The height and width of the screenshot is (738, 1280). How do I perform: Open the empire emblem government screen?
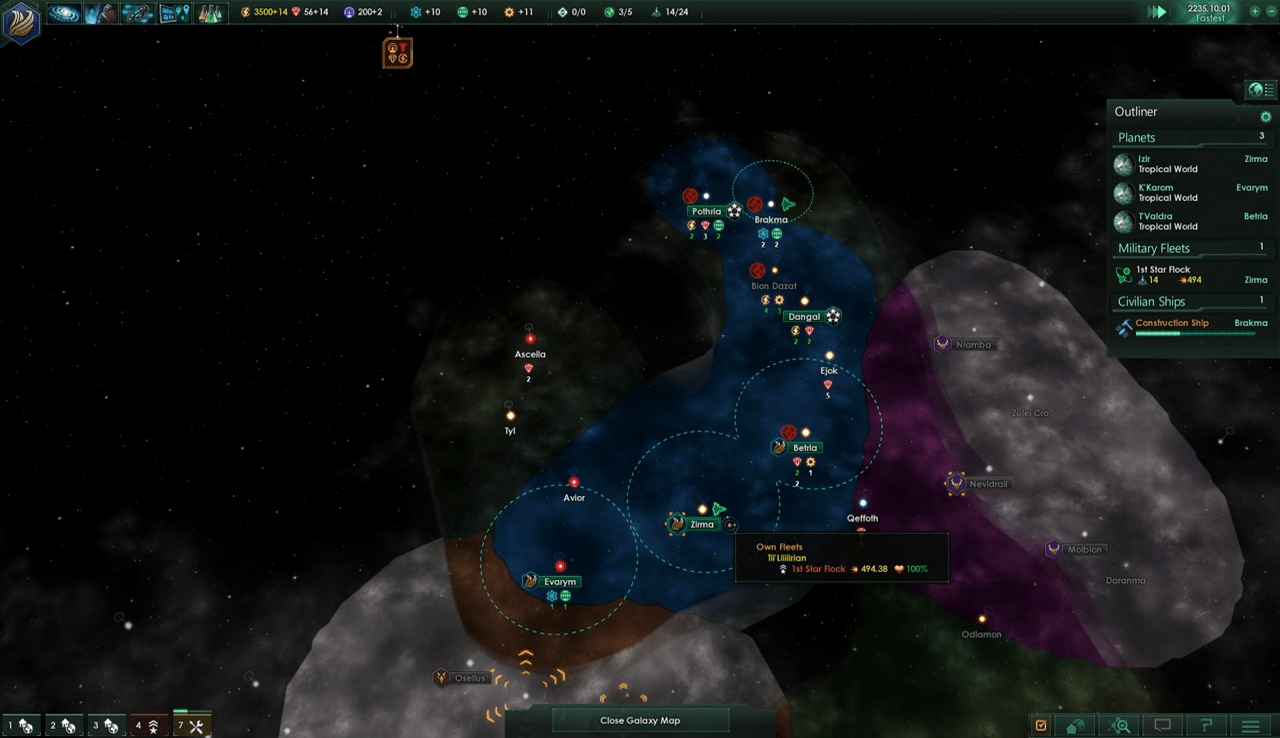click(x=21, y=23)
